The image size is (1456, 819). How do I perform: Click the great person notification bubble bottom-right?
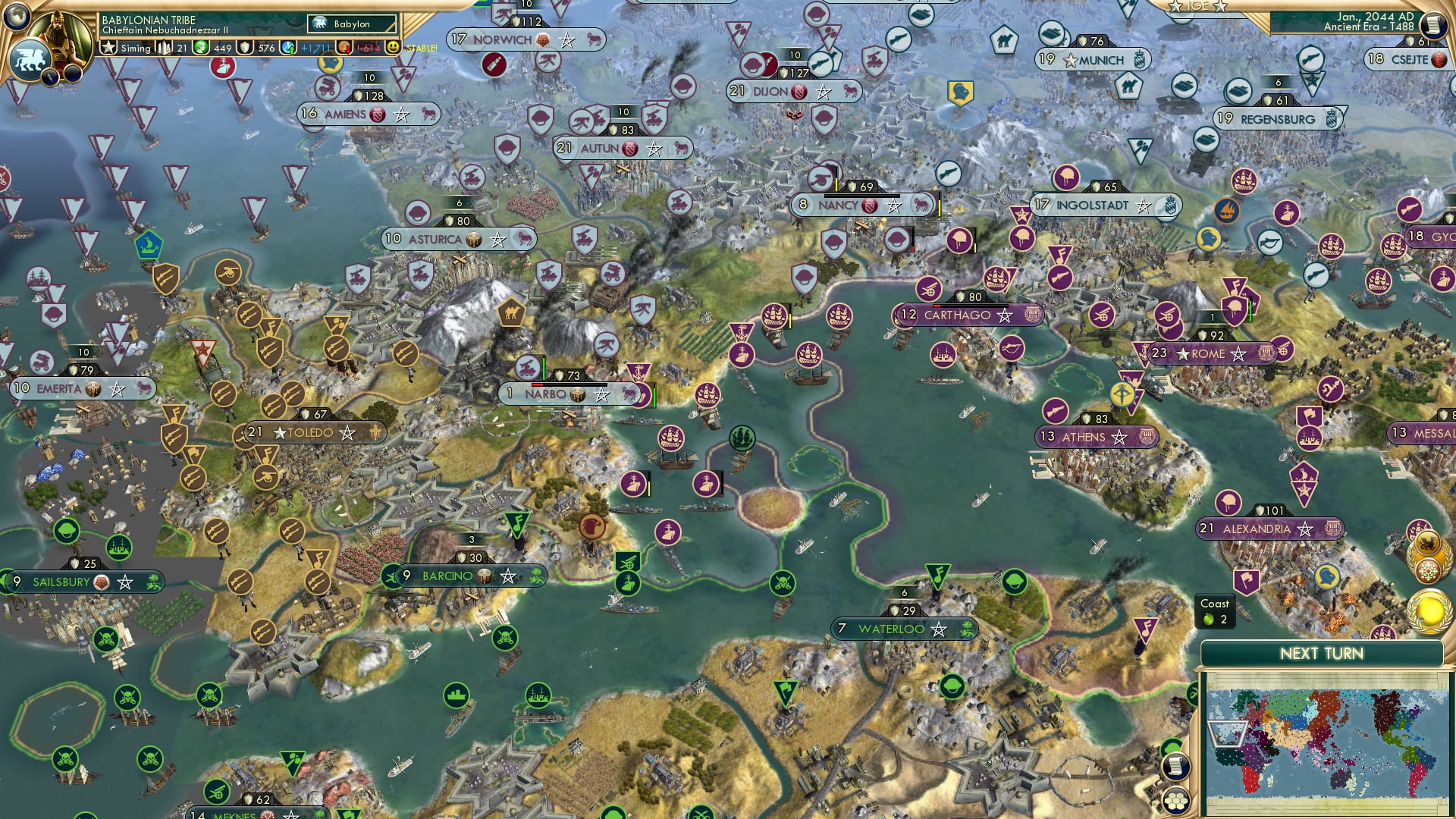point(1430,613)
